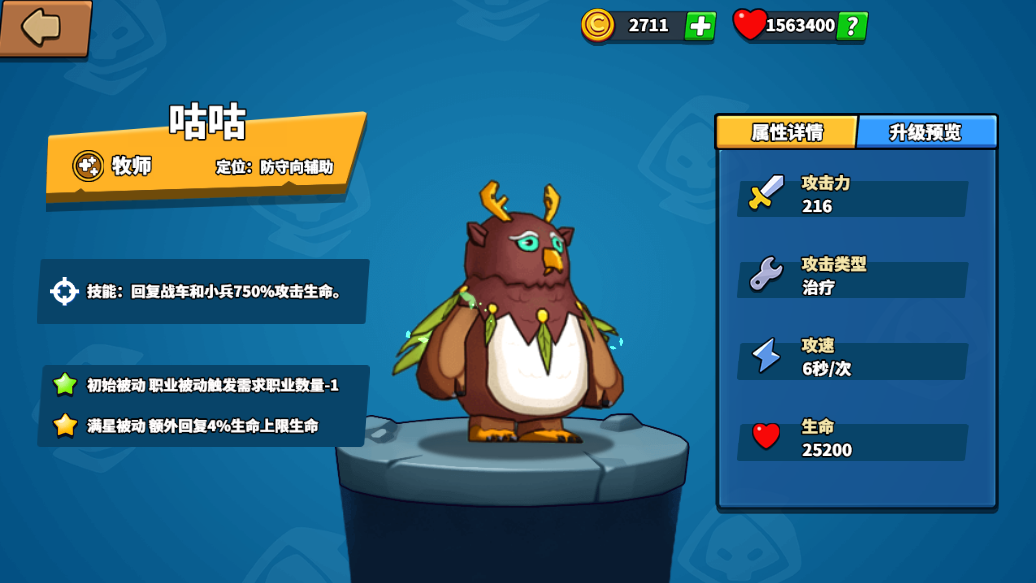Go back with the wooden arrow button
The width and height of the screenshot is (1036, 583).
44,28
